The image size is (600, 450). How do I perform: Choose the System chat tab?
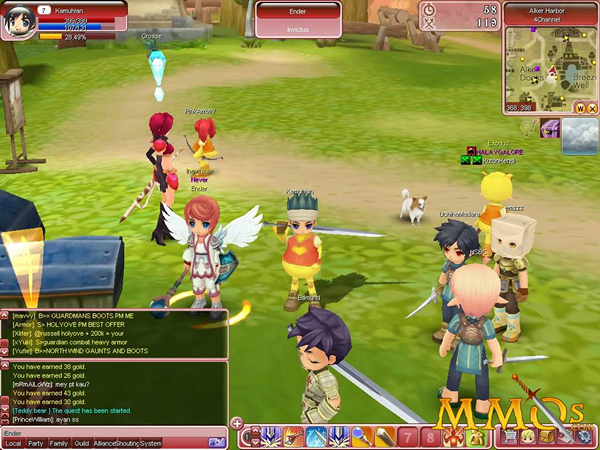coord(151,443)
